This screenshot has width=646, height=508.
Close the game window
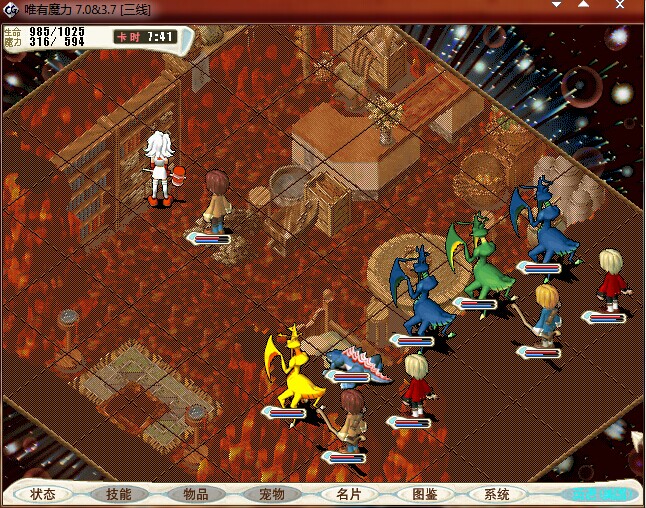click(x=621, y=6)
